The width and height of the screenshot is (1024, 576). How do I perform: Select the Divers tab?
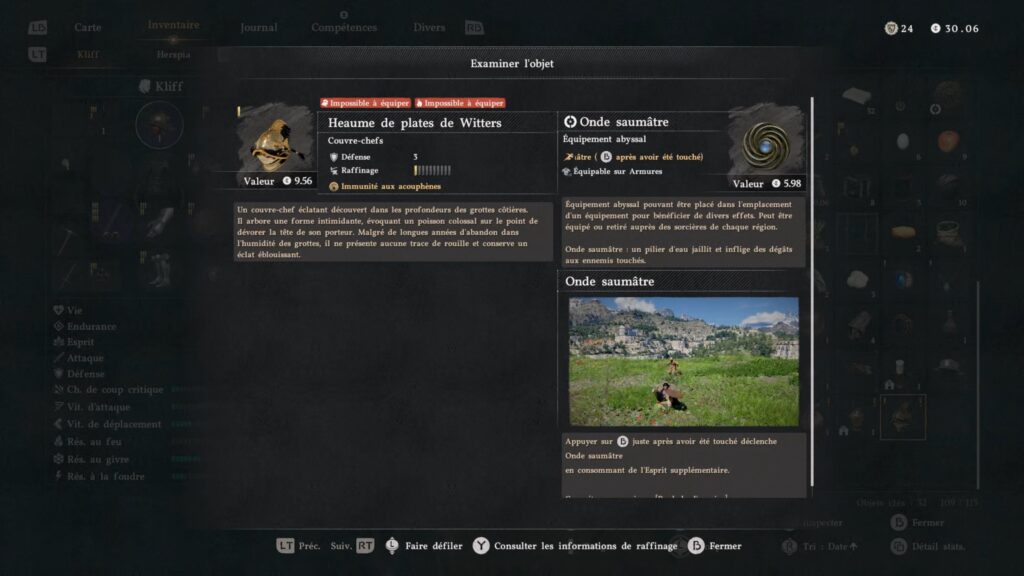pyautogui.click(x=429, y=27)
